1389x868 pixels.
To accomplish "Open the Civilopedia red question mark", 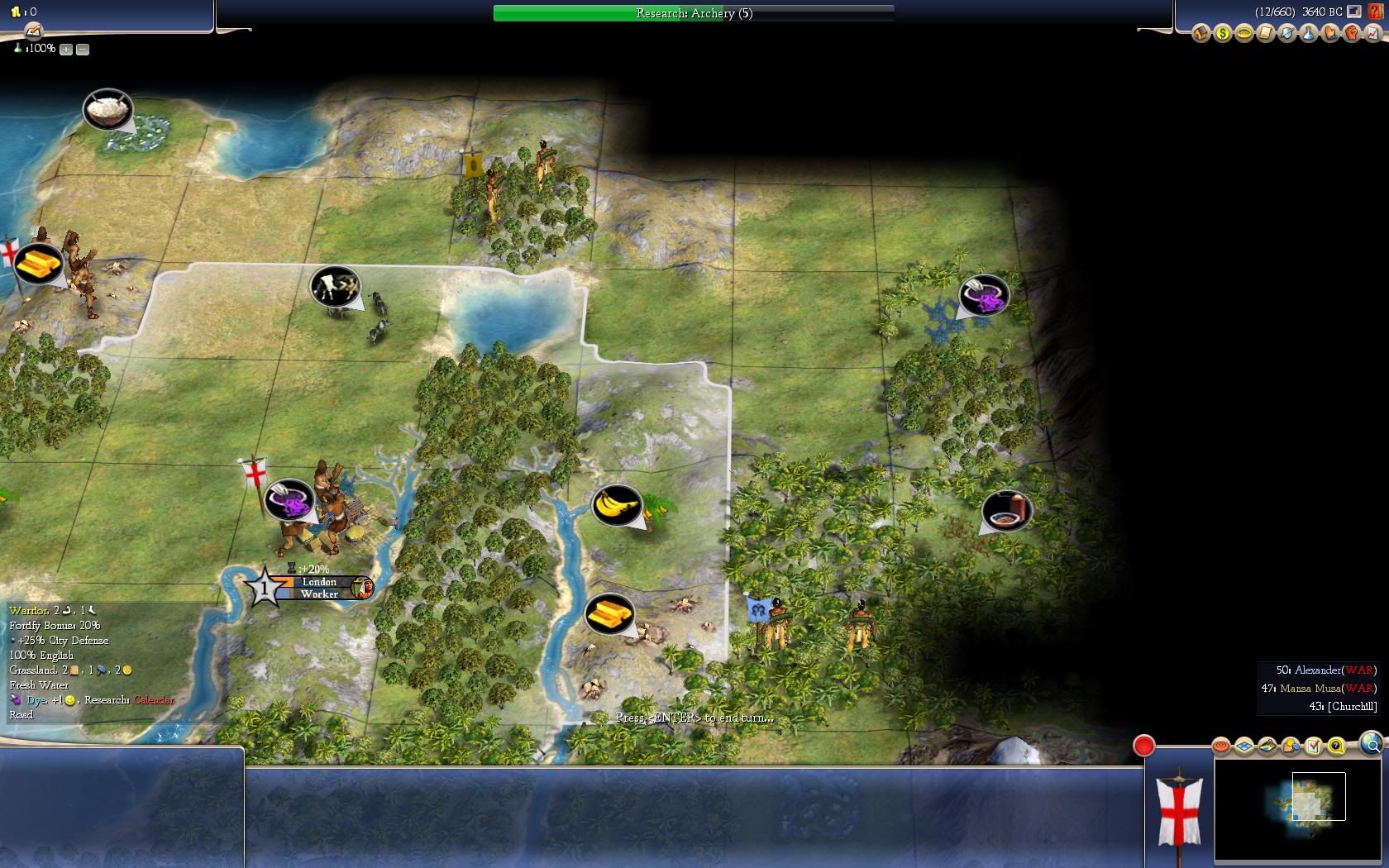I will coord(1374,12).
